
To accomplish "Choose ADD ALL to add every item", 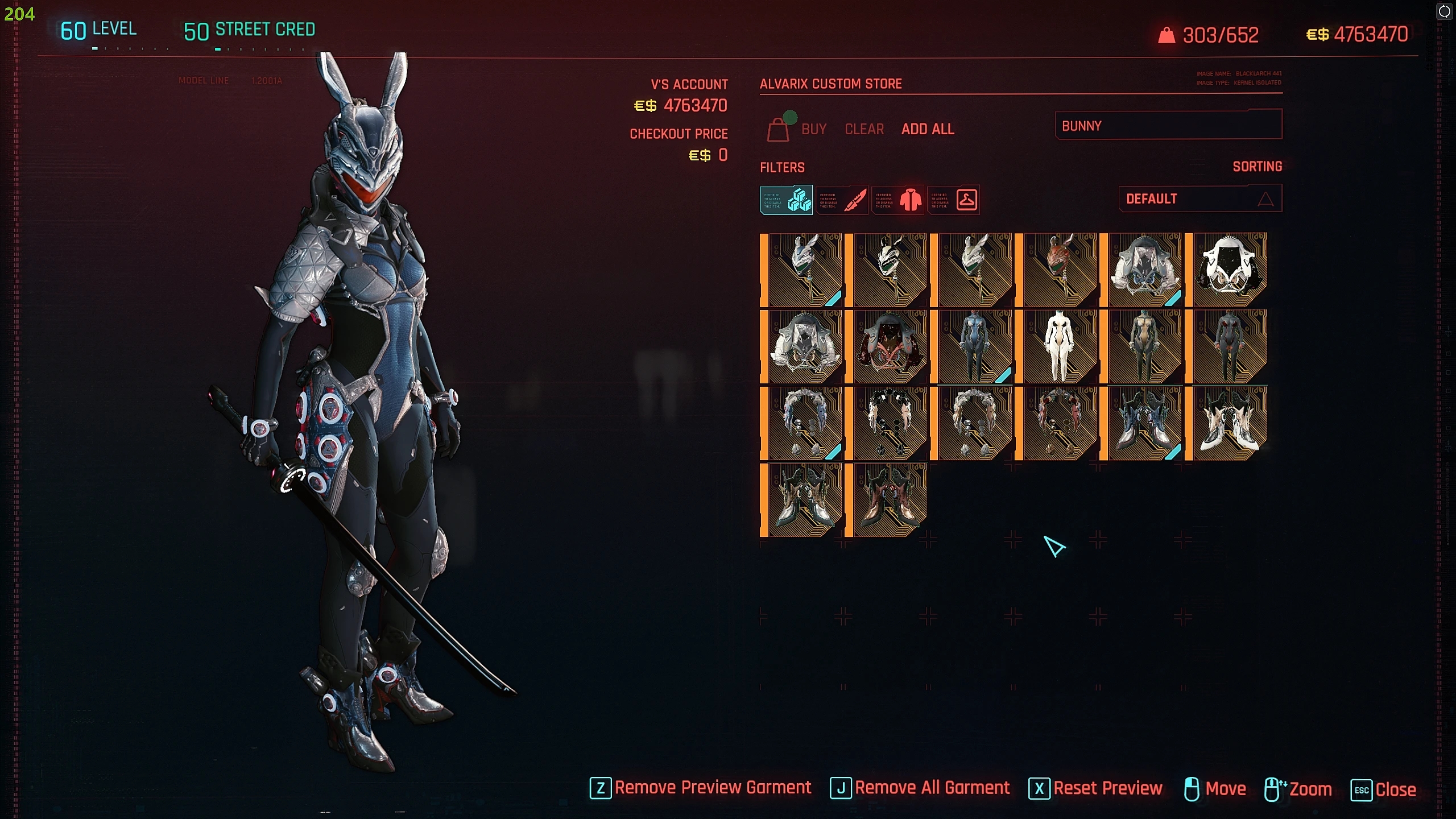I will pos(927,130).
